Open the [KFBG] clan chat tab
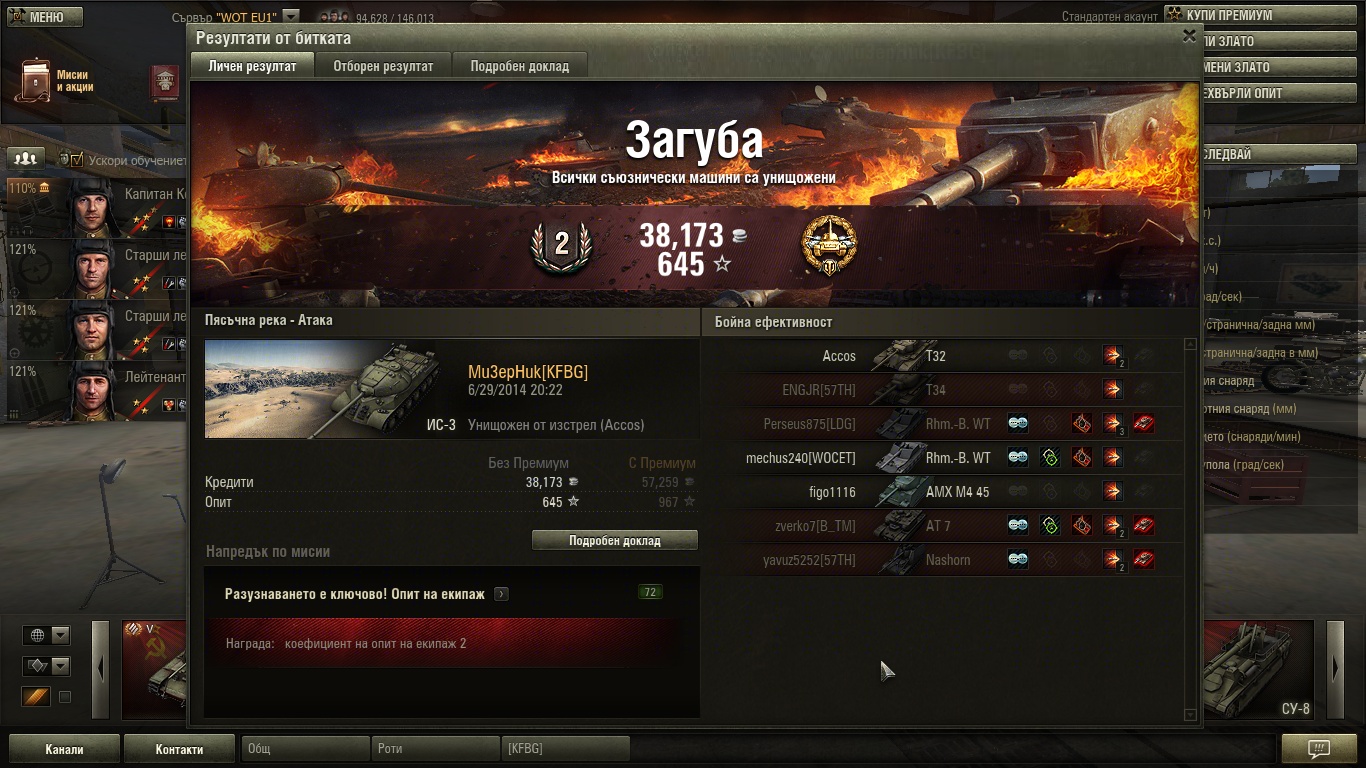This screenshot has height=768, width=1366. (565, 749)
